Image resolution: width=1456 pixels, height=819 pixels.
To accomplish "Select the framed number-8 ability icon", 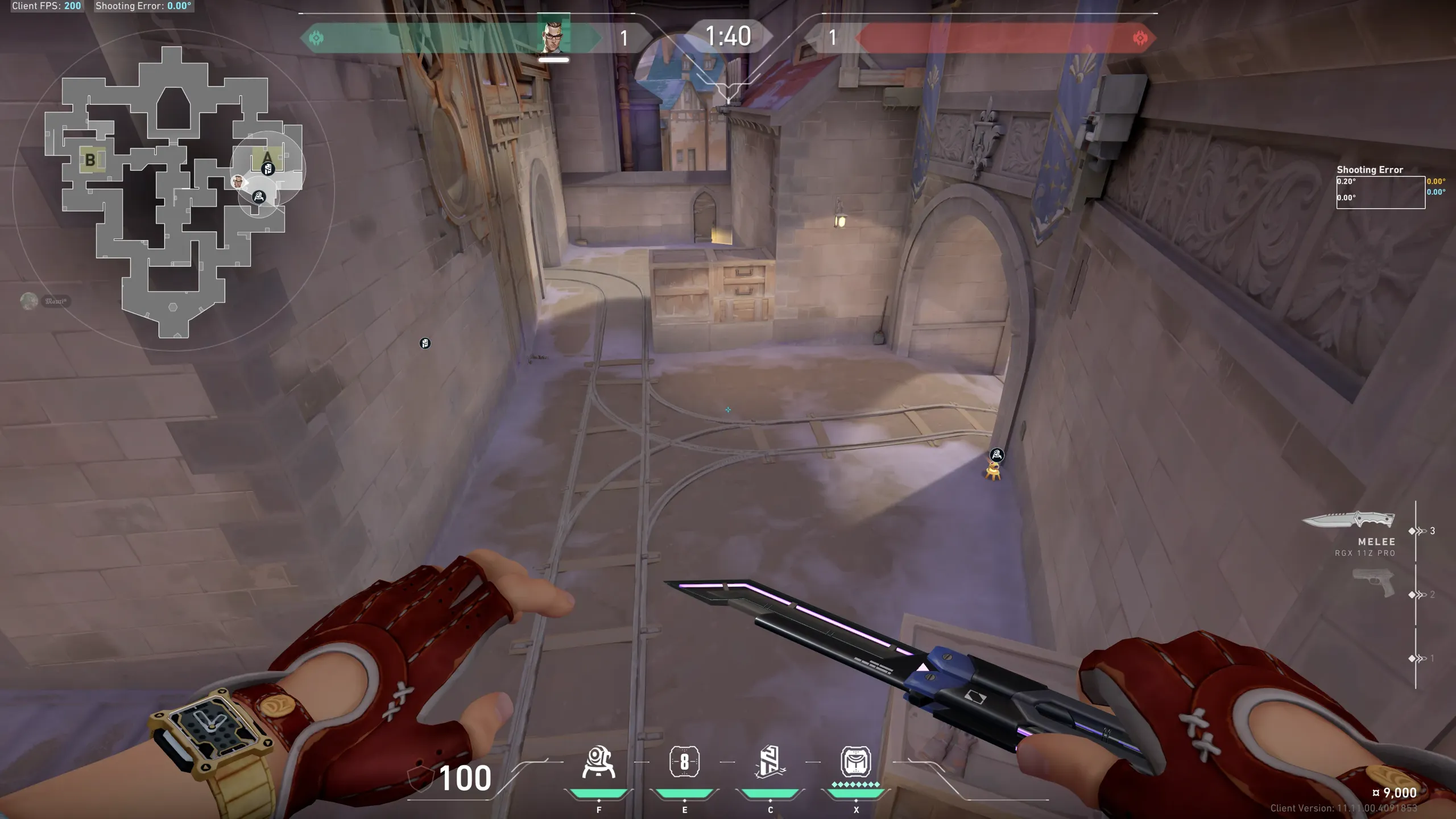I will pyautogui.click(x=684, y=762).
